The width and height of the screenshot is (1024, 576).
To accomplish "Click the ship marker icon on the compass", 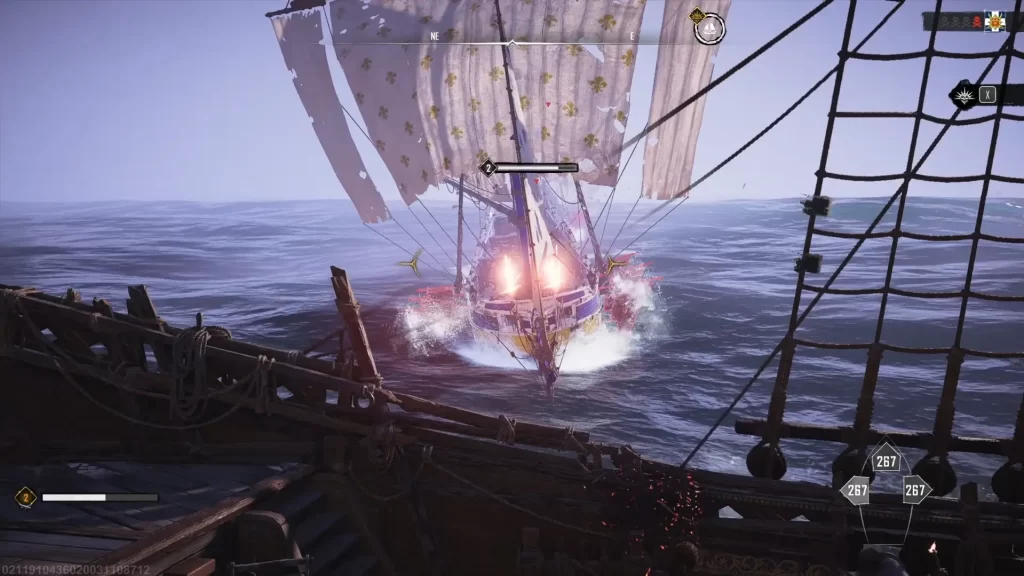I will (709, 29).
